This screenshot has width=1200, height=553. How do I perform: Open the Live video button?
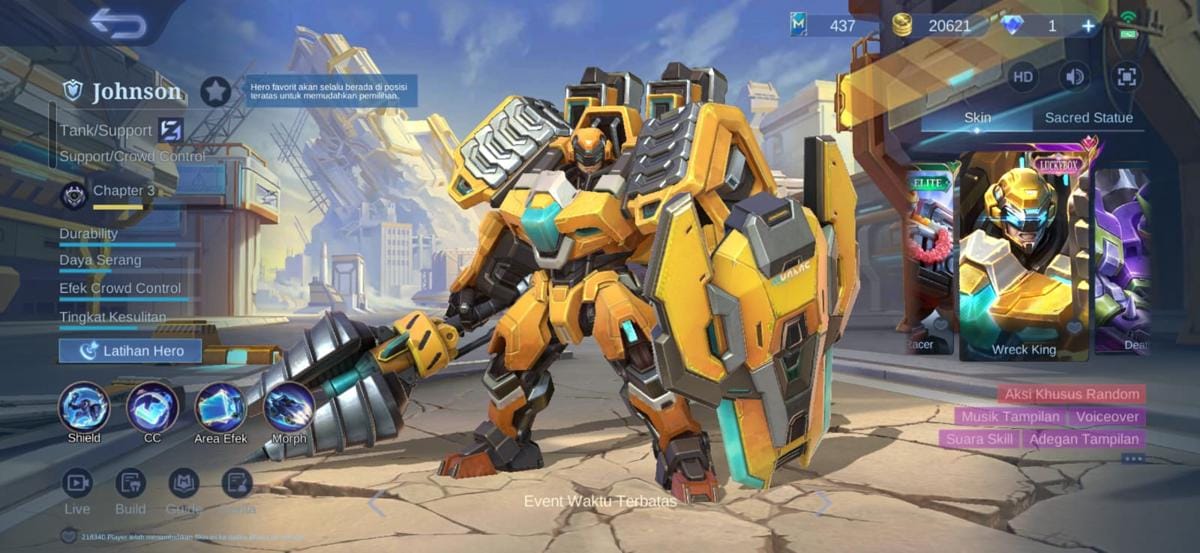pyautogui.click(x=77, y=484)
